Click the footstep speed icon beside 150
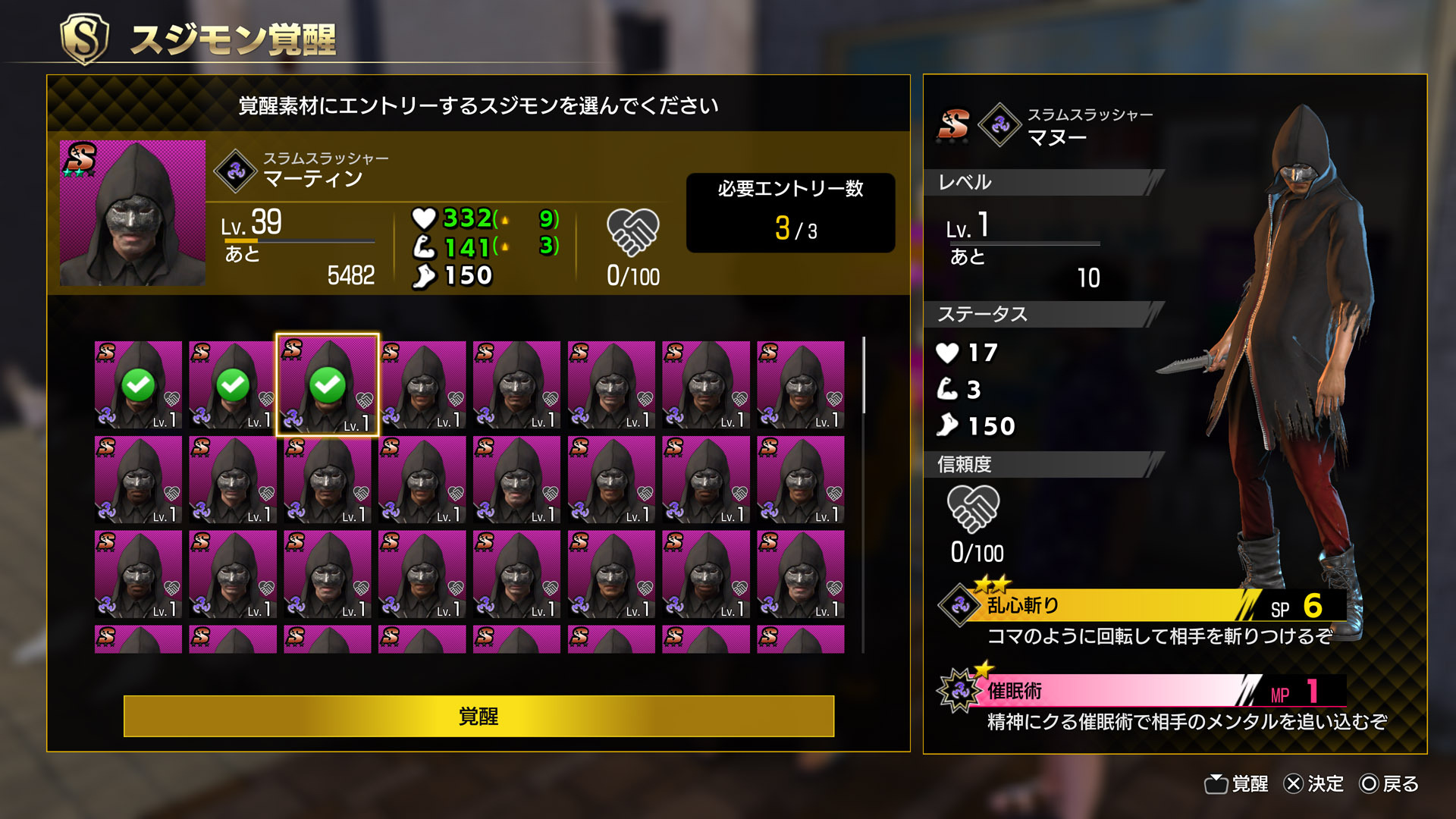The width and height of the screenshot is (1456, 819). (425, 275)
